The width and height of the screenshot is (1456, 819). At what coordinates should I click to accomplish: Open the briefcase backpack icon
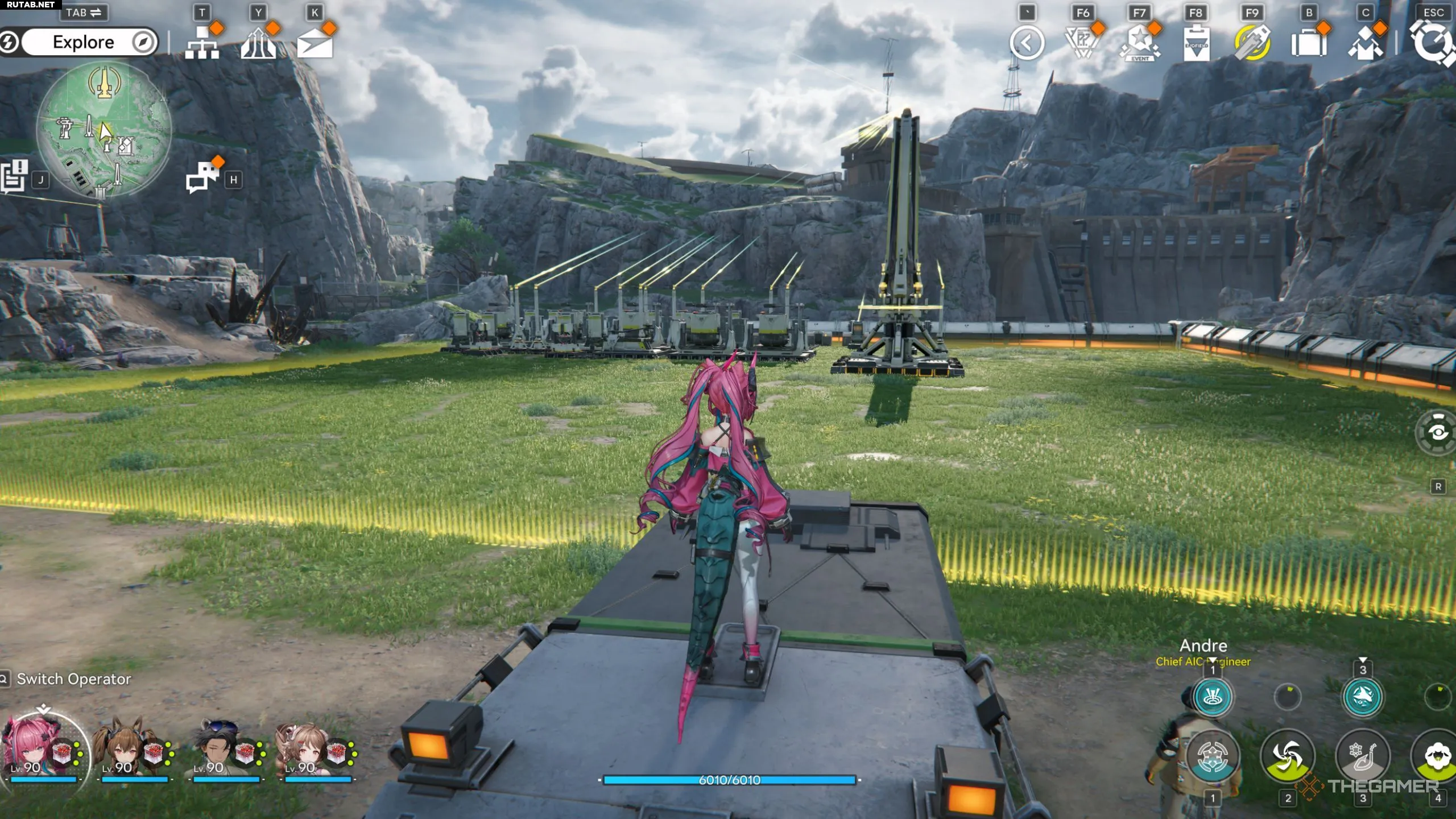pyautogui.click(x=1309, y=43)
